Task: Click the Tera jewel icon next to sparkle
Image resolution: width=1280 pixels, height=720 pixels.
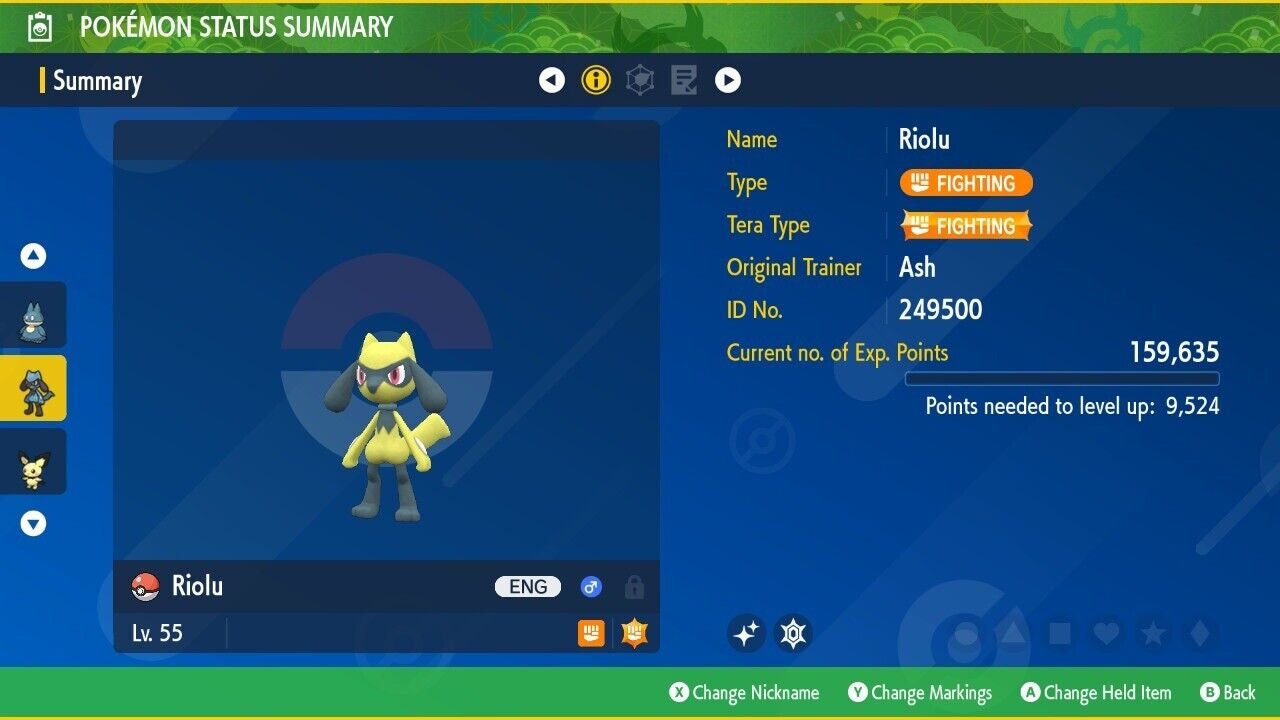Action: 795,632
